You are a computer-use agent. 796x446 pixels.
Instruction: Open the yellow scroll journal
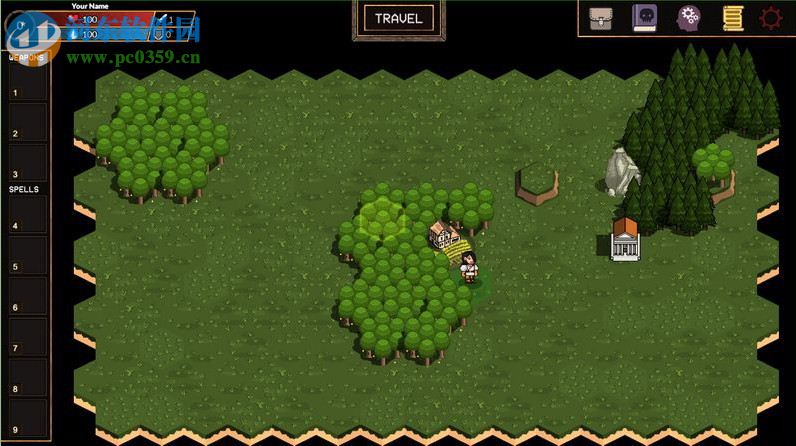[732, 18]
